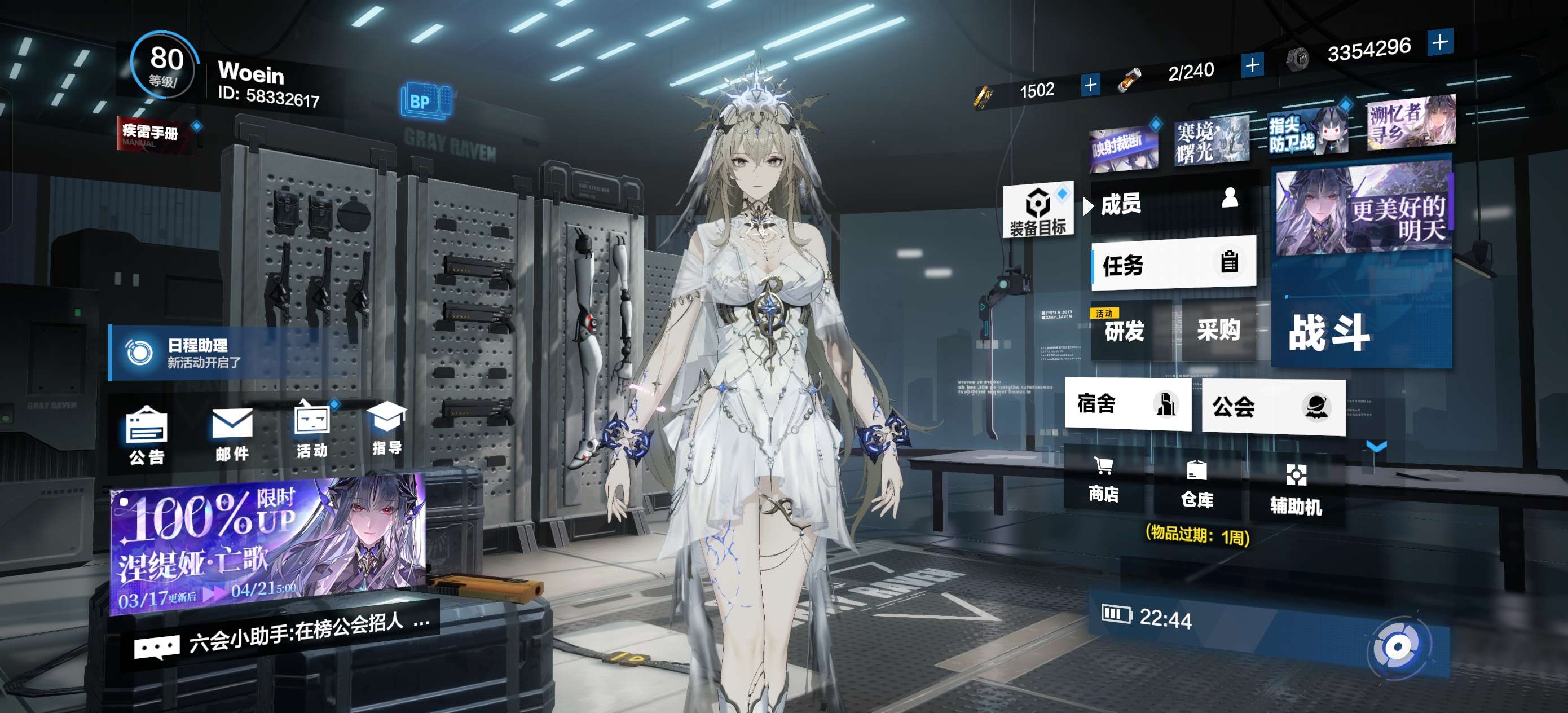Open the BP battle pass
The image size is (1568, 713).
click(425, 101)
